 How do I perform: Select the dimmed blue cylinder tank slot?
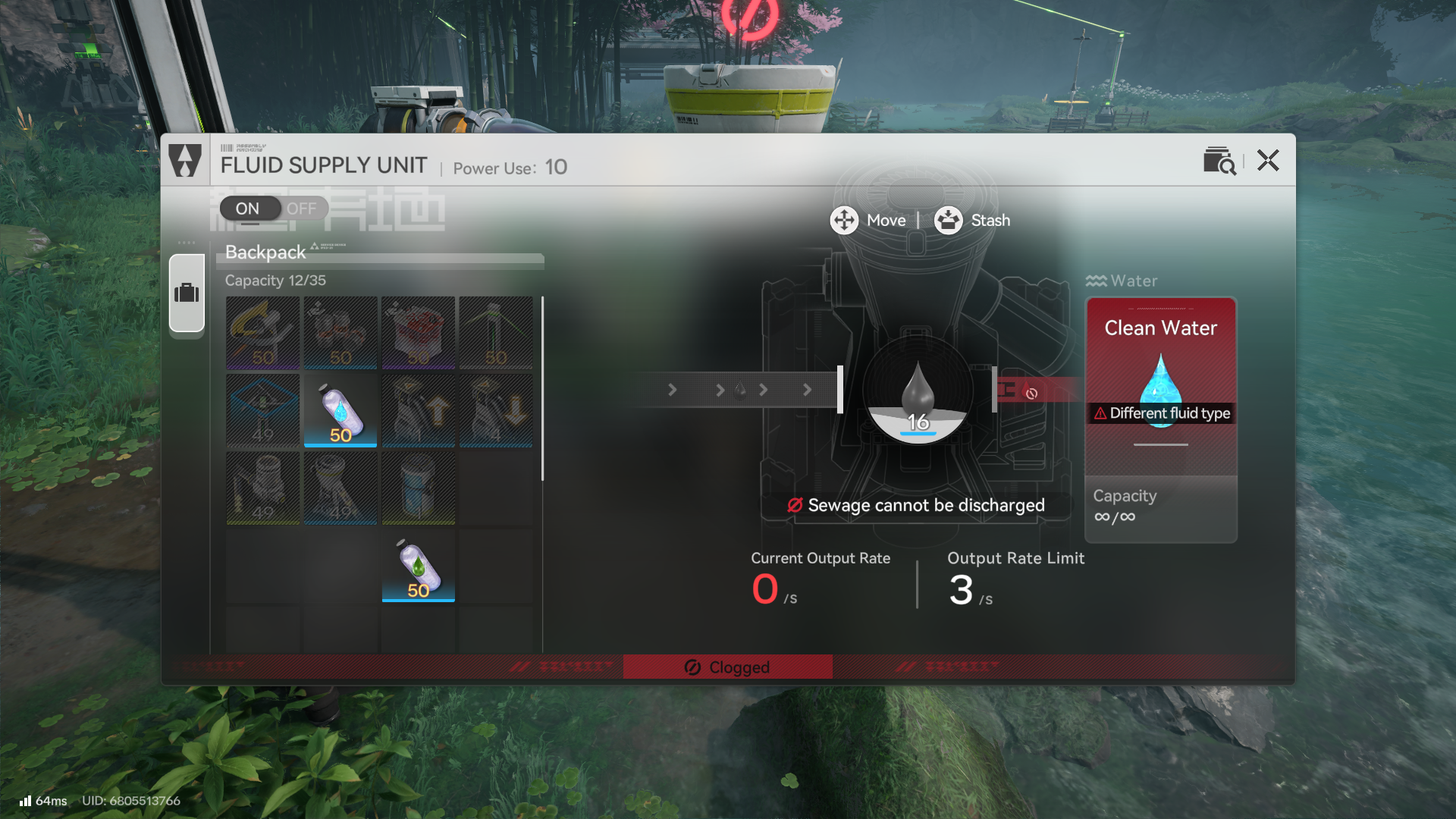click(419, 488)
